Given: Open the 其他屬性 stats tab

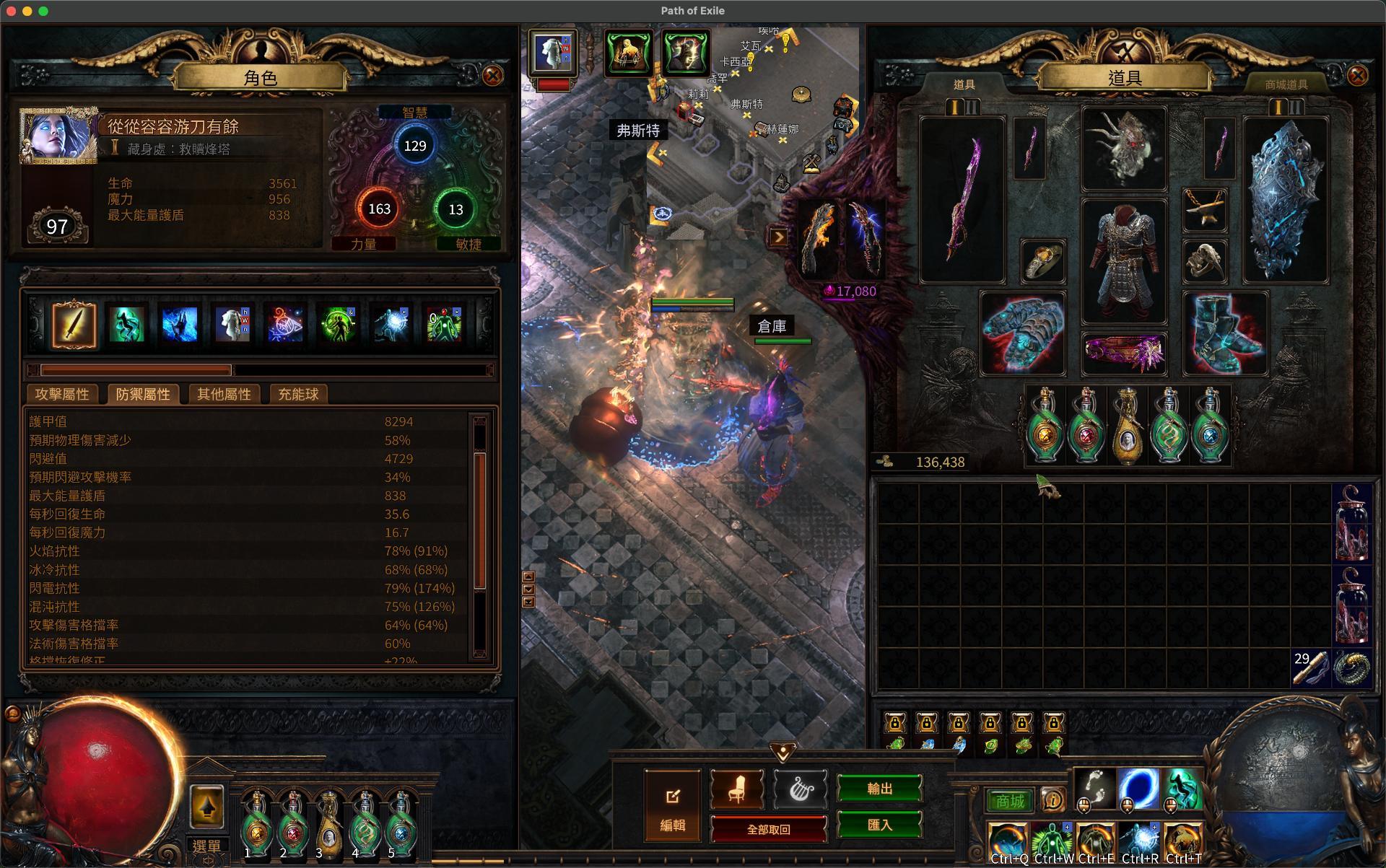Looking at the screenshot, I should [x=224, y=394].
